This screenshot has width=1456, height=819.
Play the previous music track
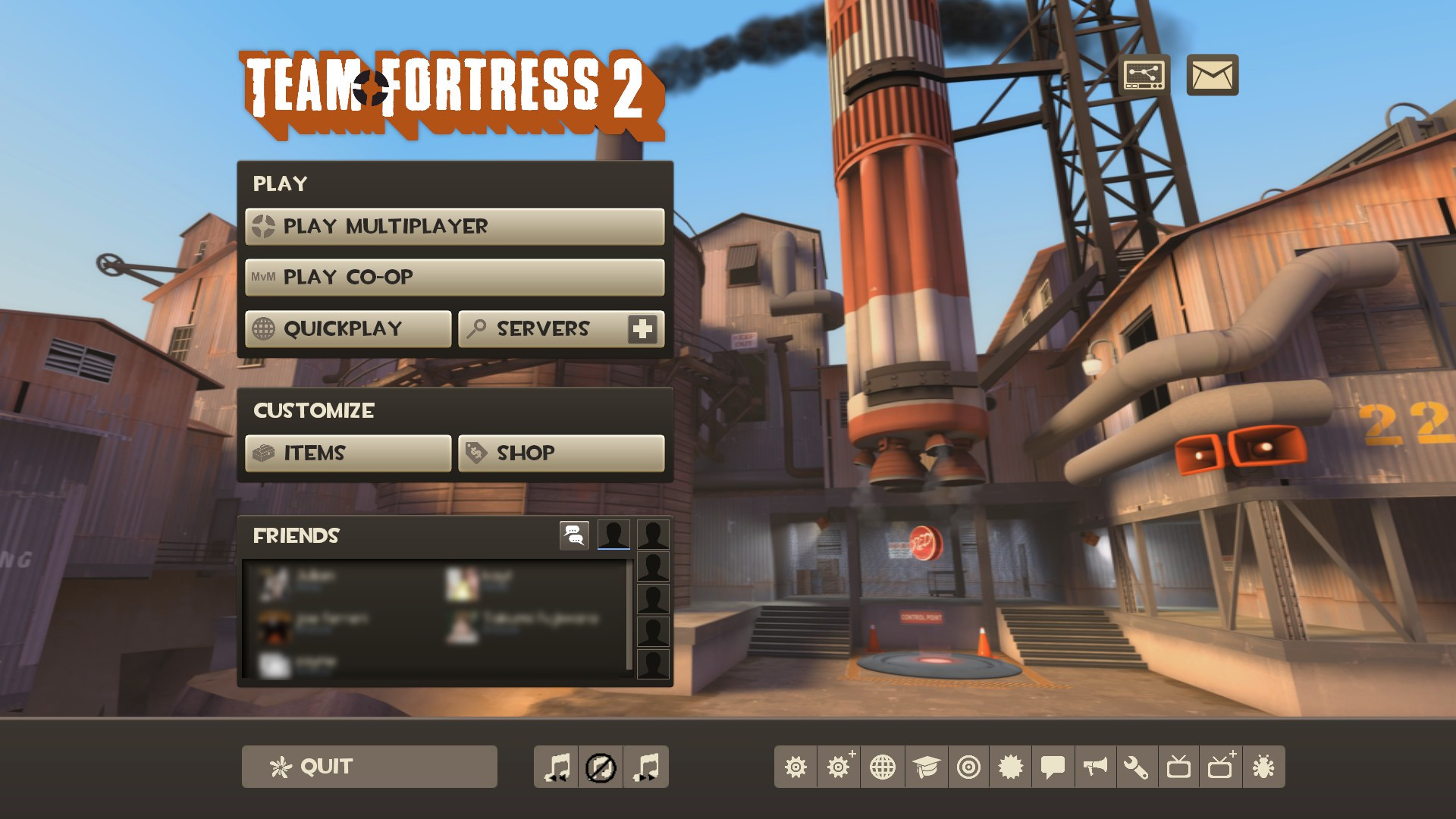(556, 768)
